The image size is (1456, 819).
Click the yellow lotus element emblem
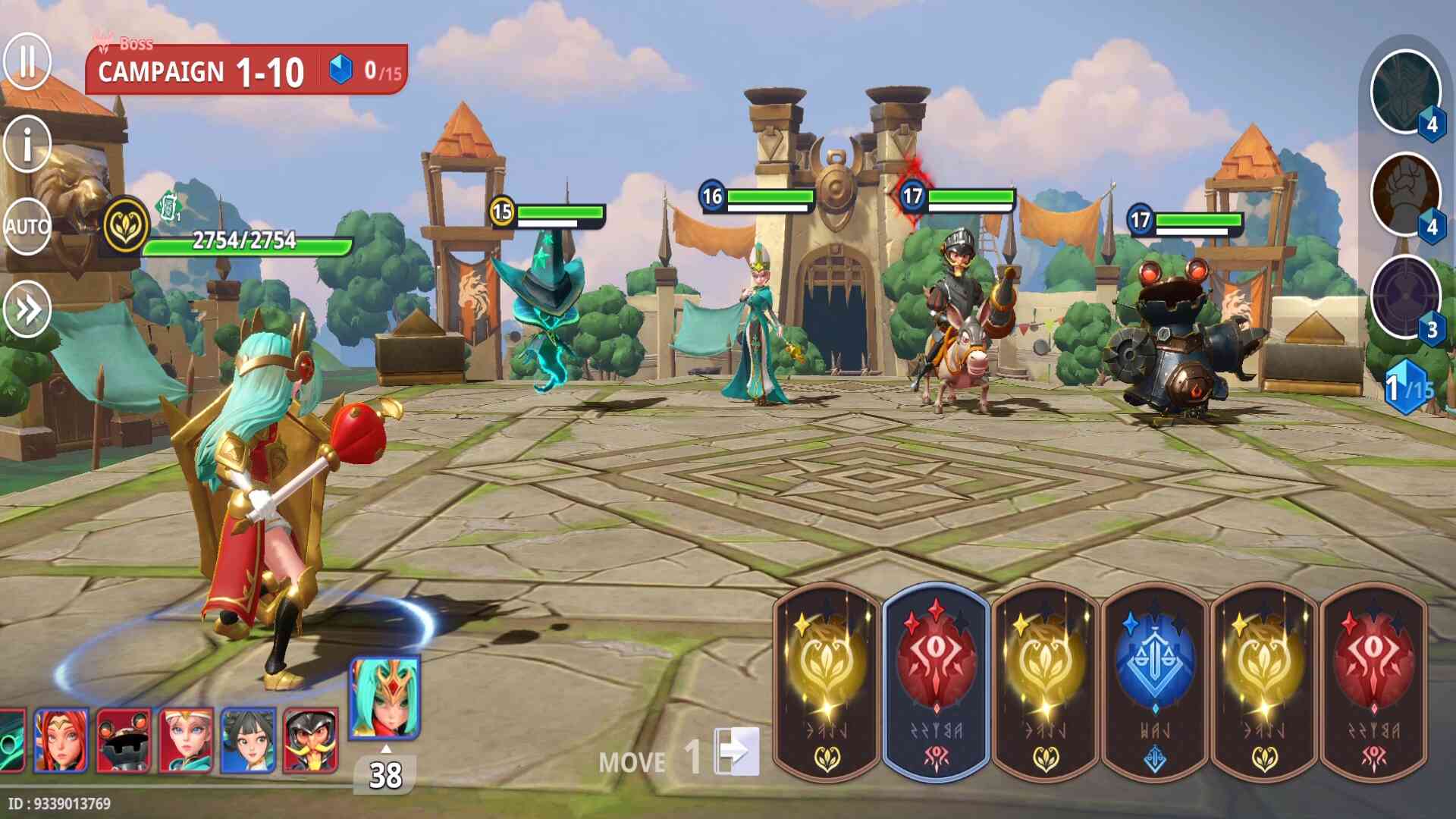[126, 226]
